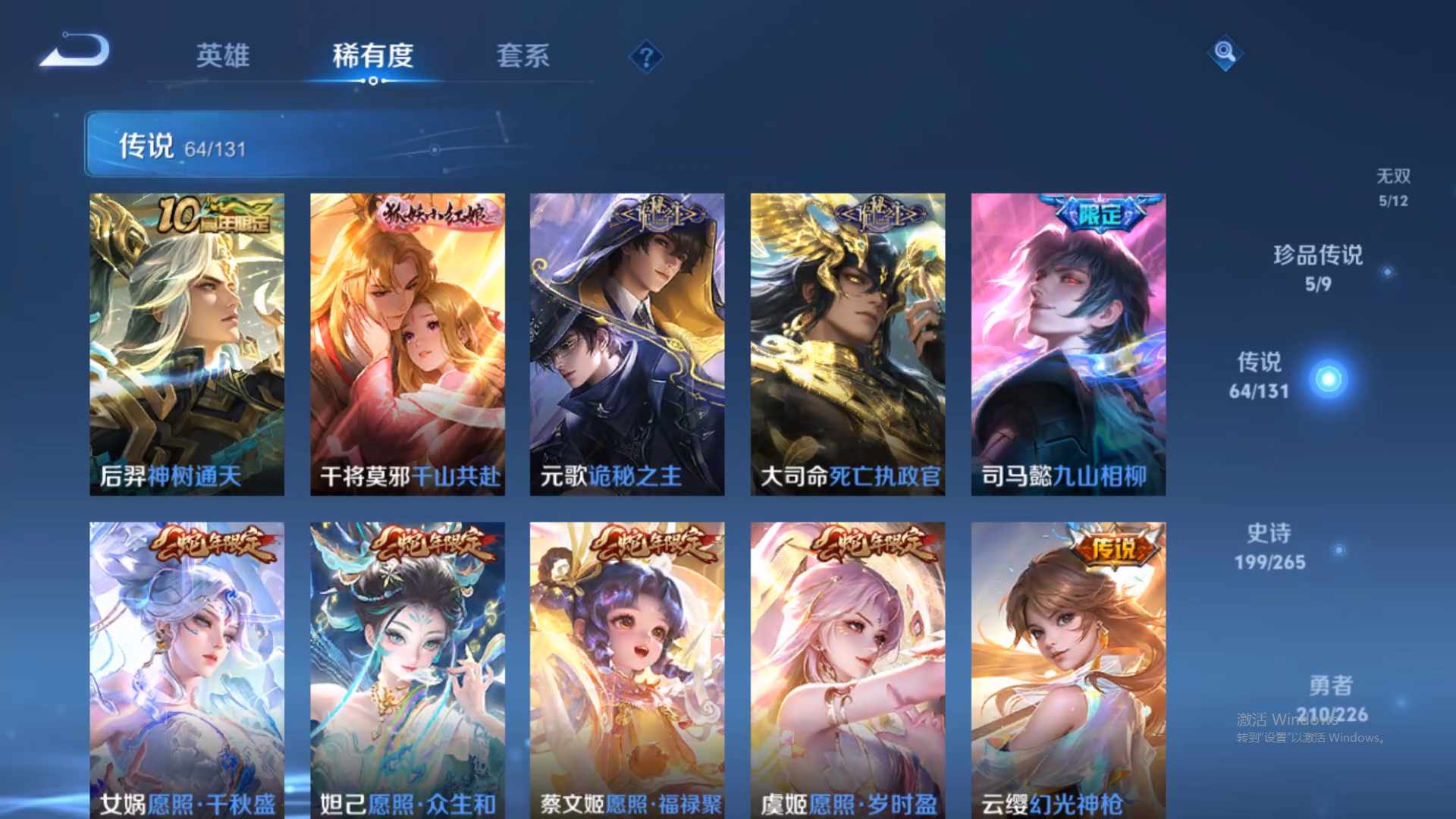Select the 女娲 愿照·千秋盛 skin
Image resolution: width=1456 pixels, height=819 pixels.
186,667
